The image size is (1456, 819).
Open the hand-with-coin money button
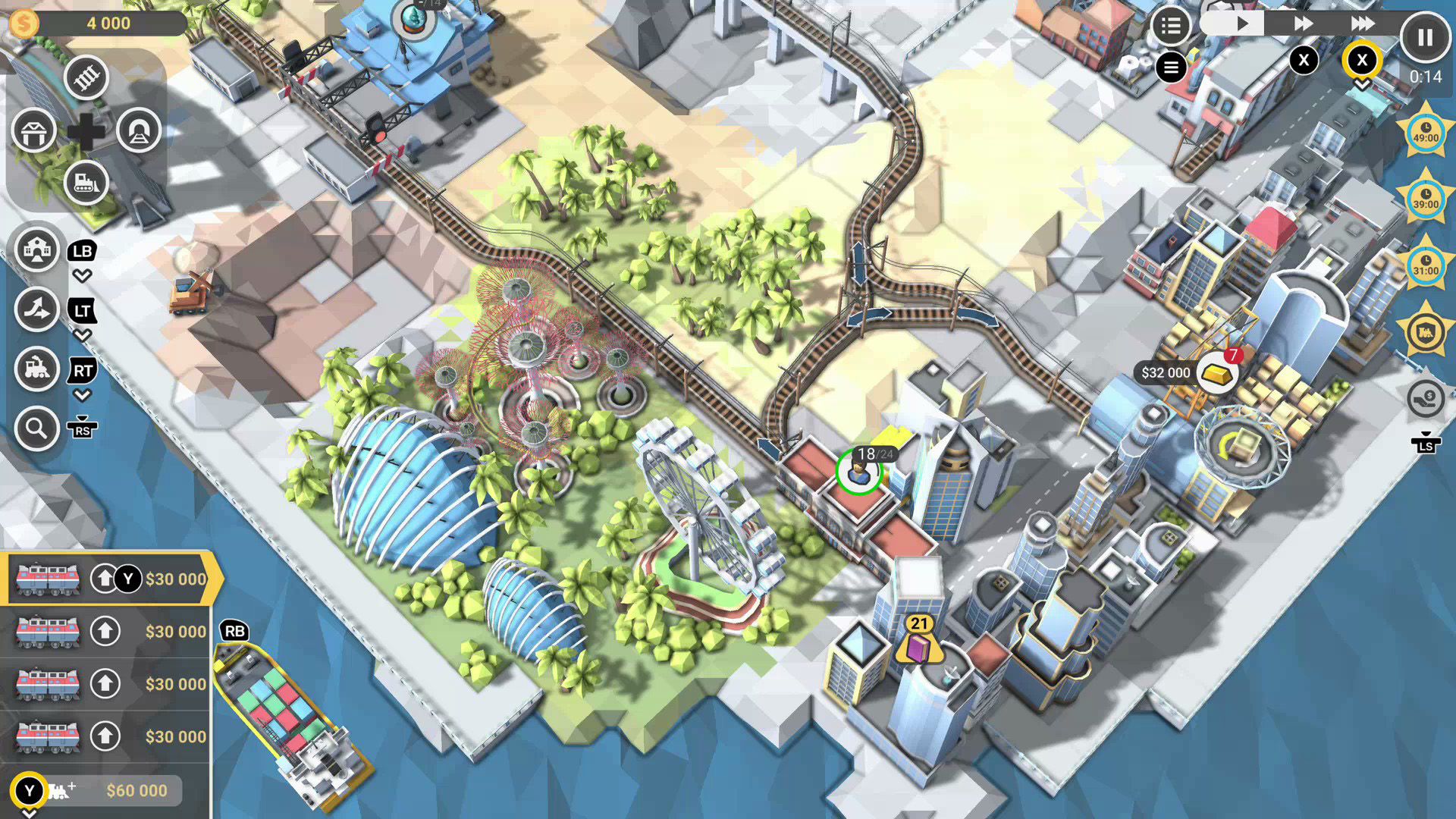point(1426,397)
